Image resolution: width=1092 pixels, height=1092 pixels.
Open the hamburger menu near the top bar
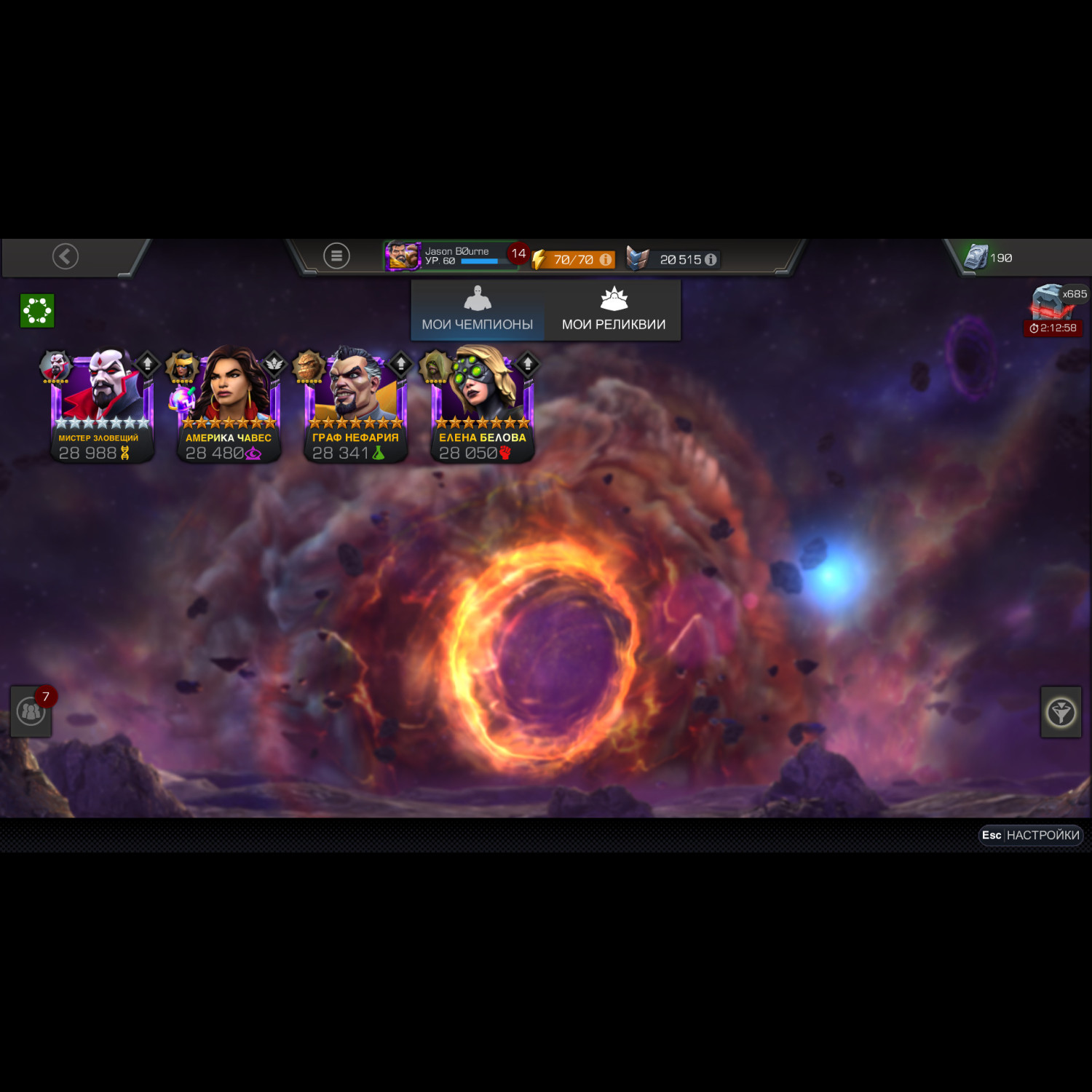(x=336, y=255)
